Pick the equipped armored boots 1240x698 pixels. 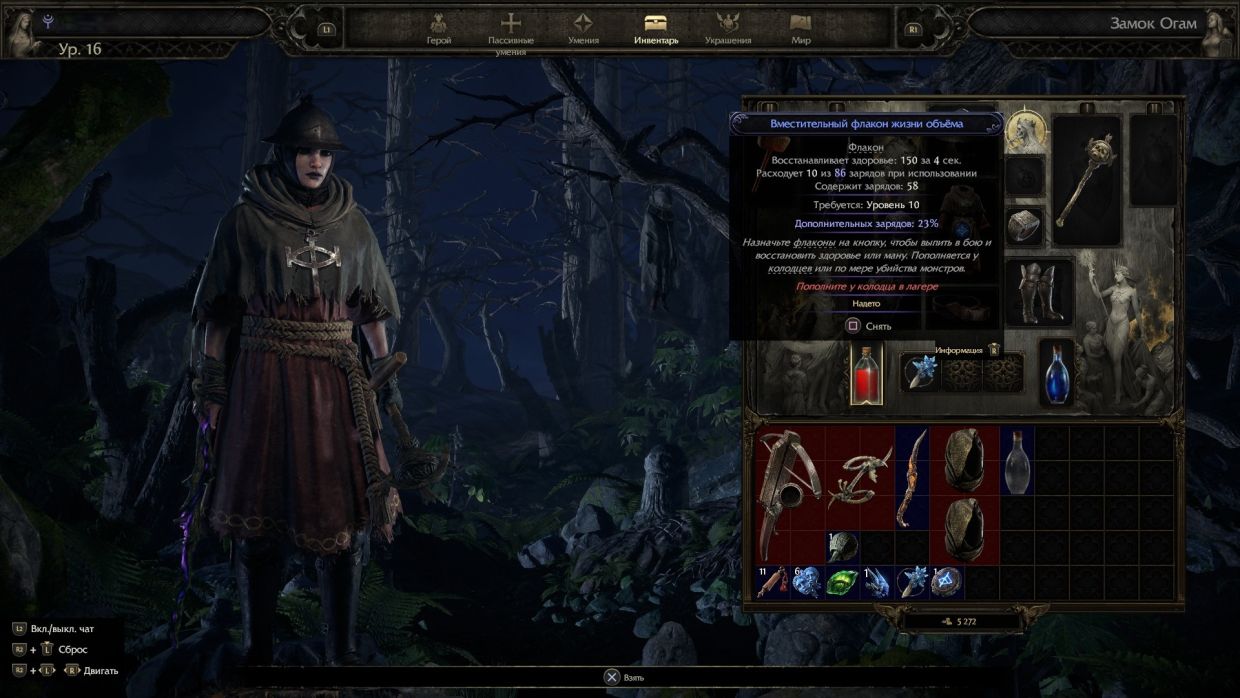[x=1040, y=292]
